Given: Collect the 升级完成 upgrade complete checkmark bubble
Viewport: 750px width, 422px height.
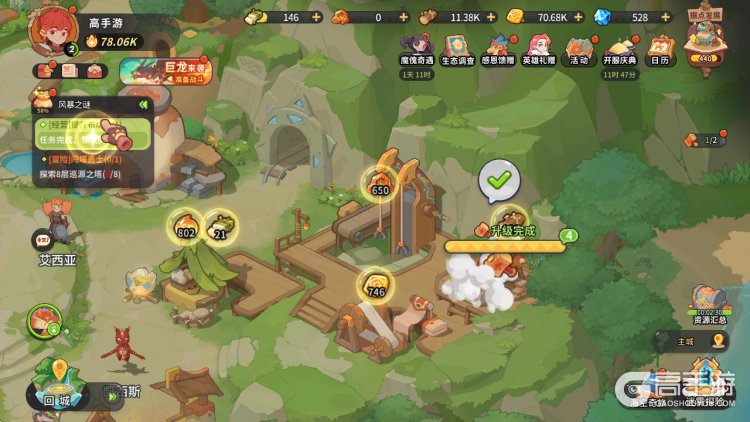Looking at the screenshot, I should [x=499, y=180].
